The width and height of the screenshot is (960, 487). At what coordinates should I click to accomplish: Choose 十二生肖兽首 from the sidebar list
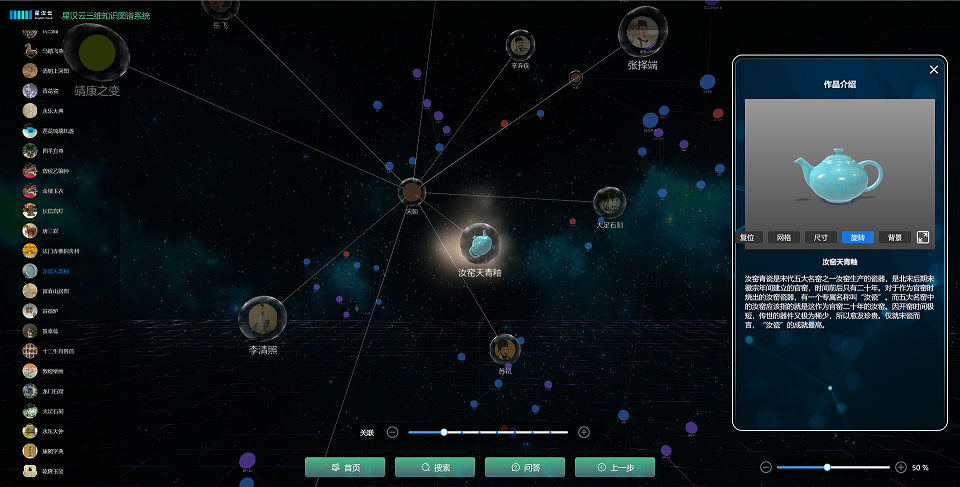(x=57, y=351)
